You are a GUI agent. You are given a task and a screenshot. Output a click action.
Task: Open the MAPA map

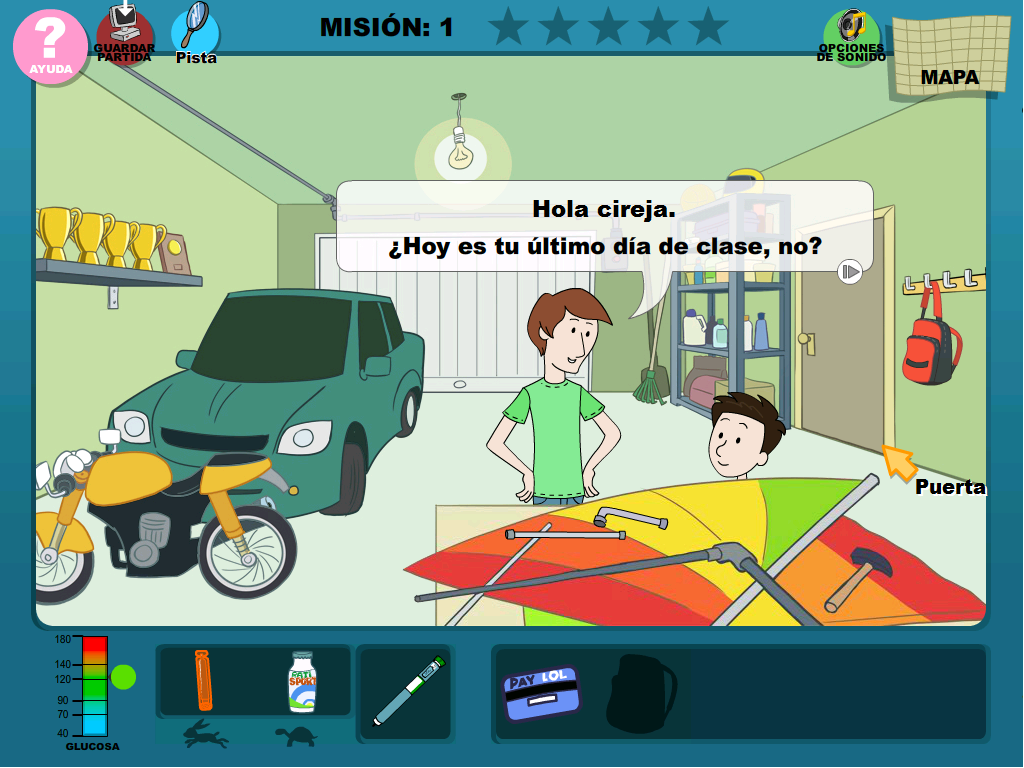tap(948, 57)
